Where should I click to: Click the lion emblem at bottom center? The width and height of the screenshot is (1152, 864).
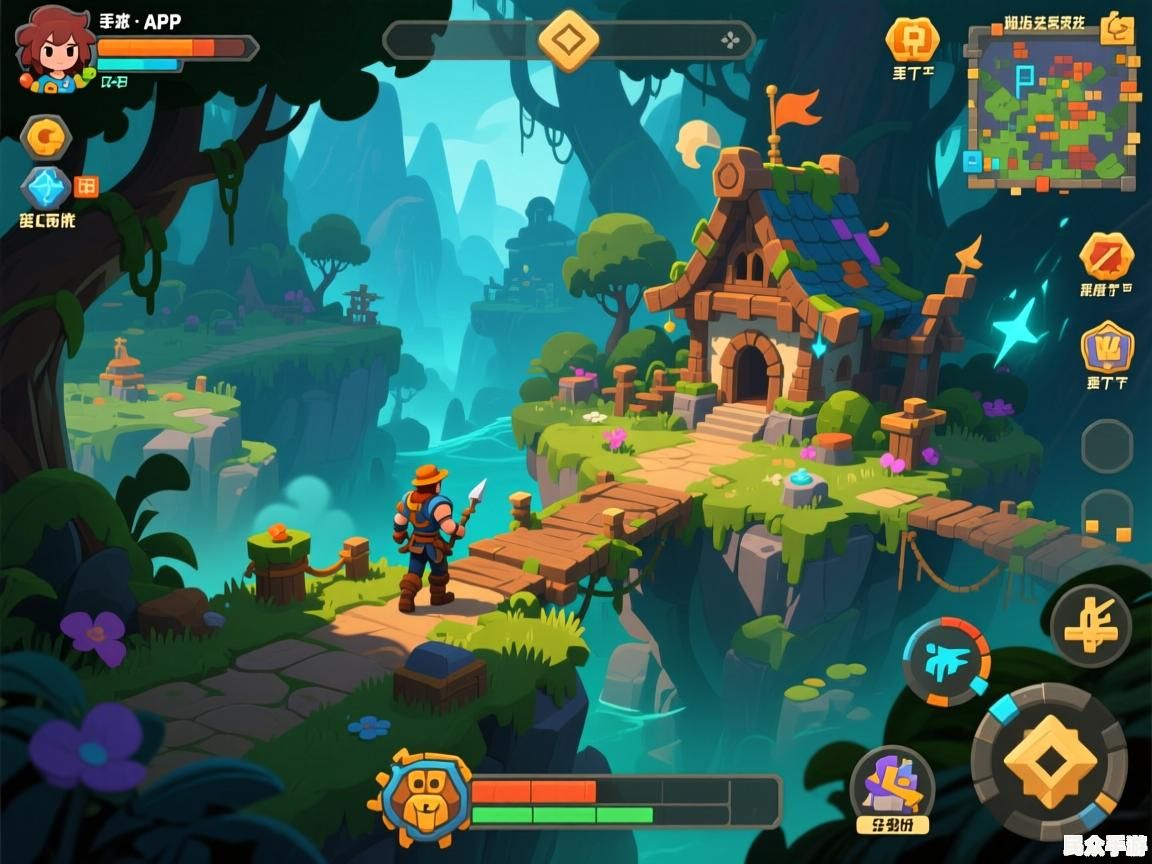(419, 797)
